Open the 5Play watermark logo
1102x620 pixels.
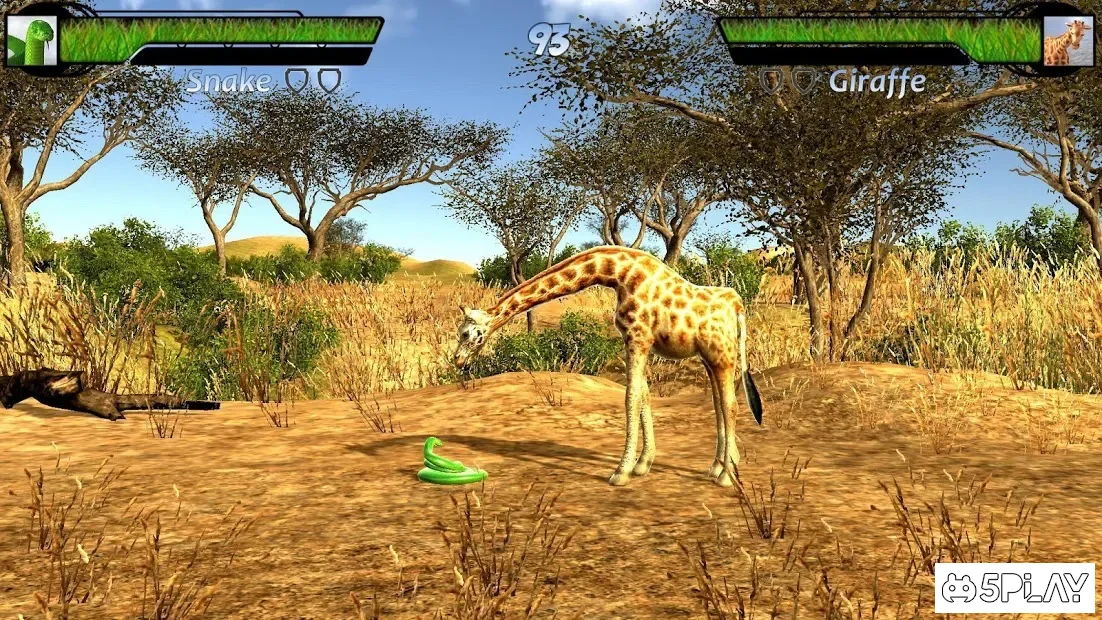tap(1014, 588)
